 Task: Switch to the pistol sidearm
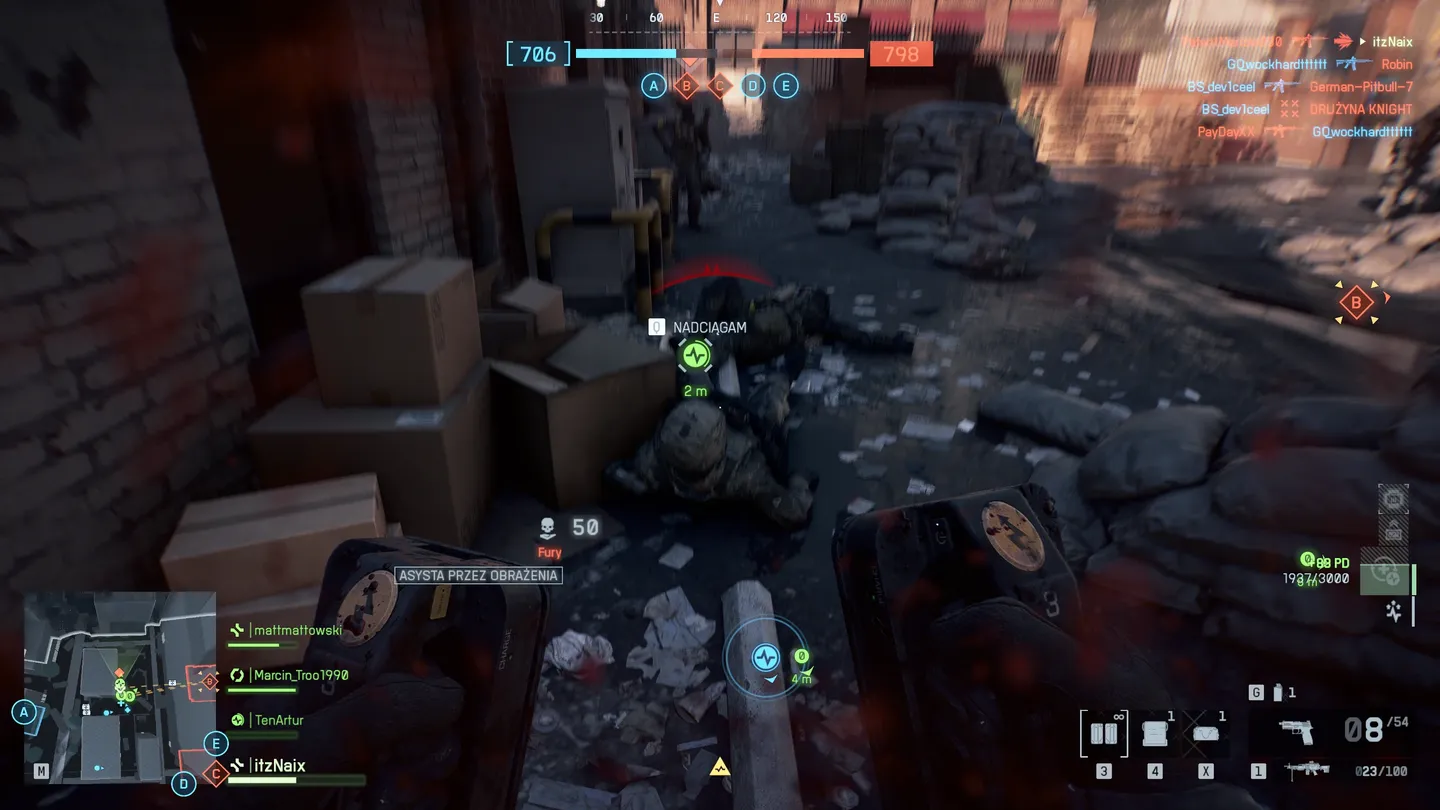pyautogui.click(x=1296, y=731)
